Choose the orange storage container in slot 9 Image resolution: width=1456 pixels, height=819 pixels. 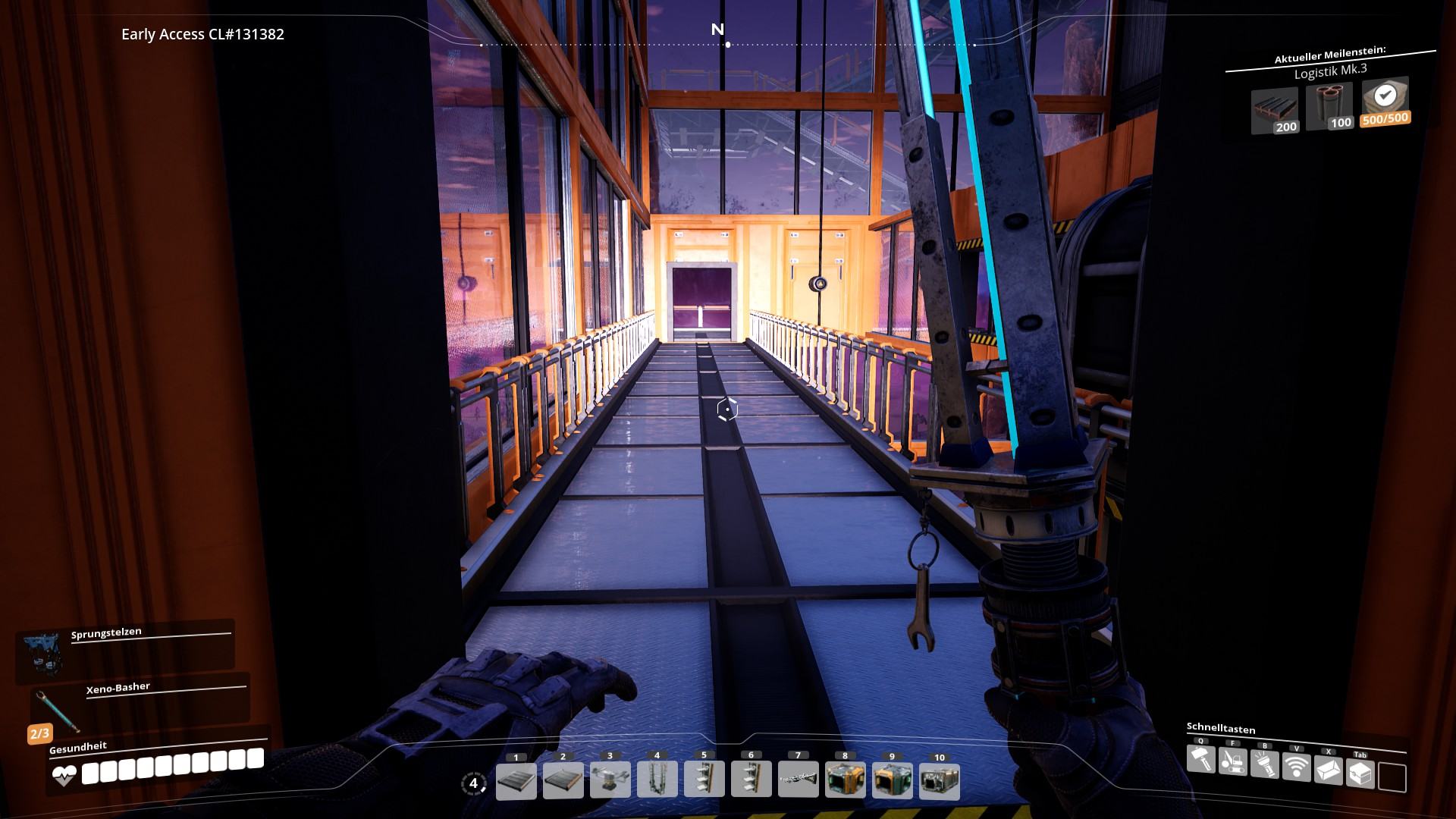coord(893,781)
